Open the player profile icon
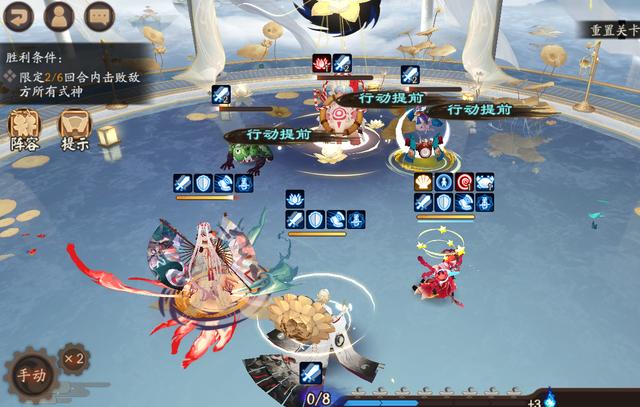Screen dimensions: 640x407 pos(59,16)
